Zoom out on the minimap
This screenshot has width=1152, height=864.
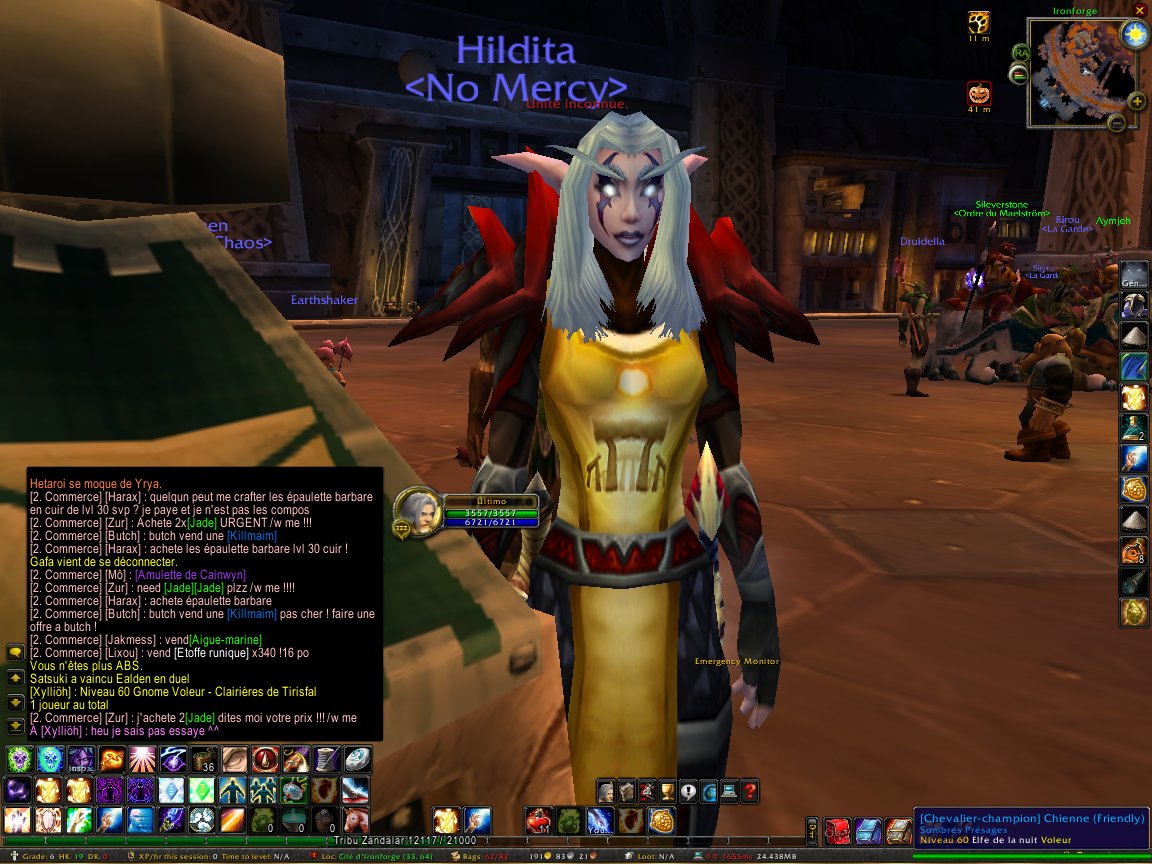(x=1117, y=123)
